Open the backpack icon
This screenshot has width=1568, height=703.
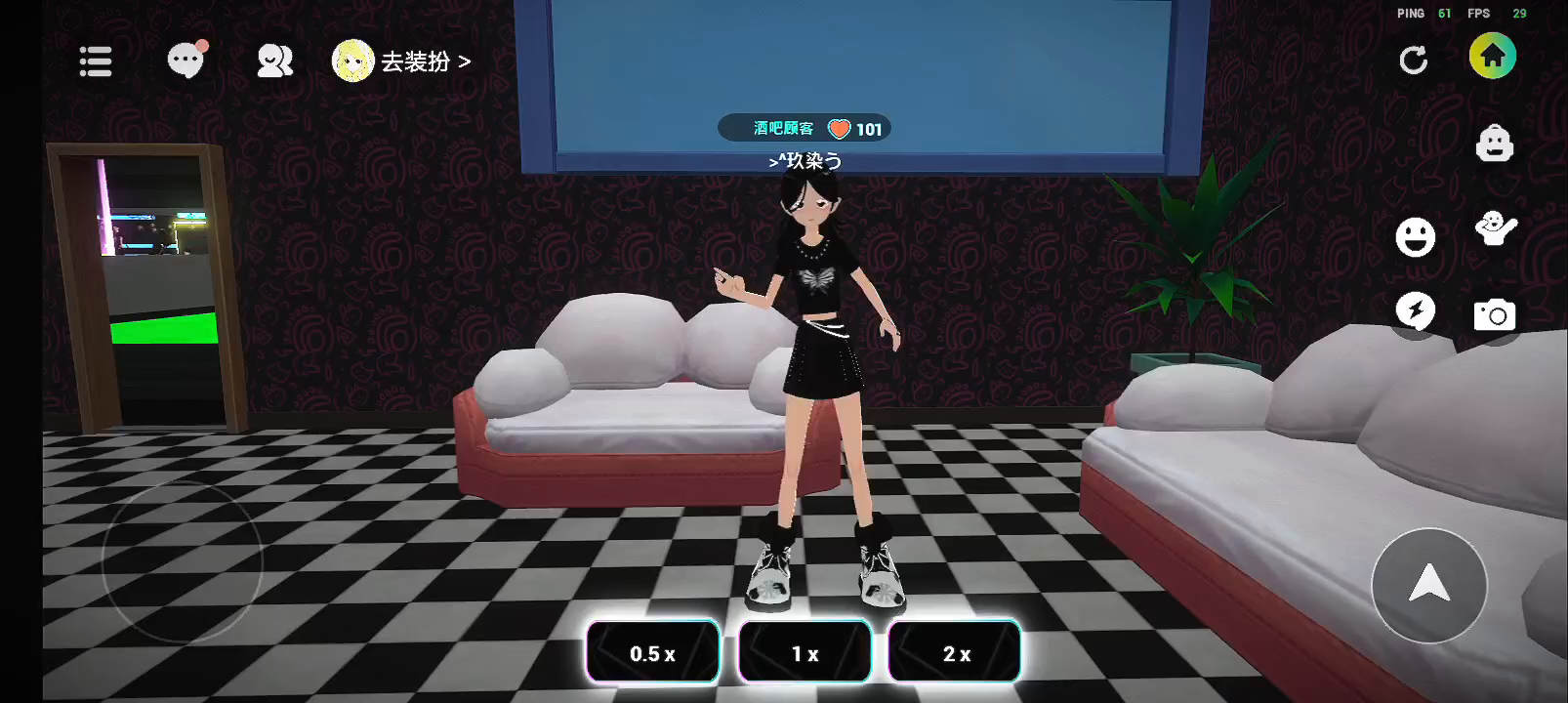coord(1494,144)
